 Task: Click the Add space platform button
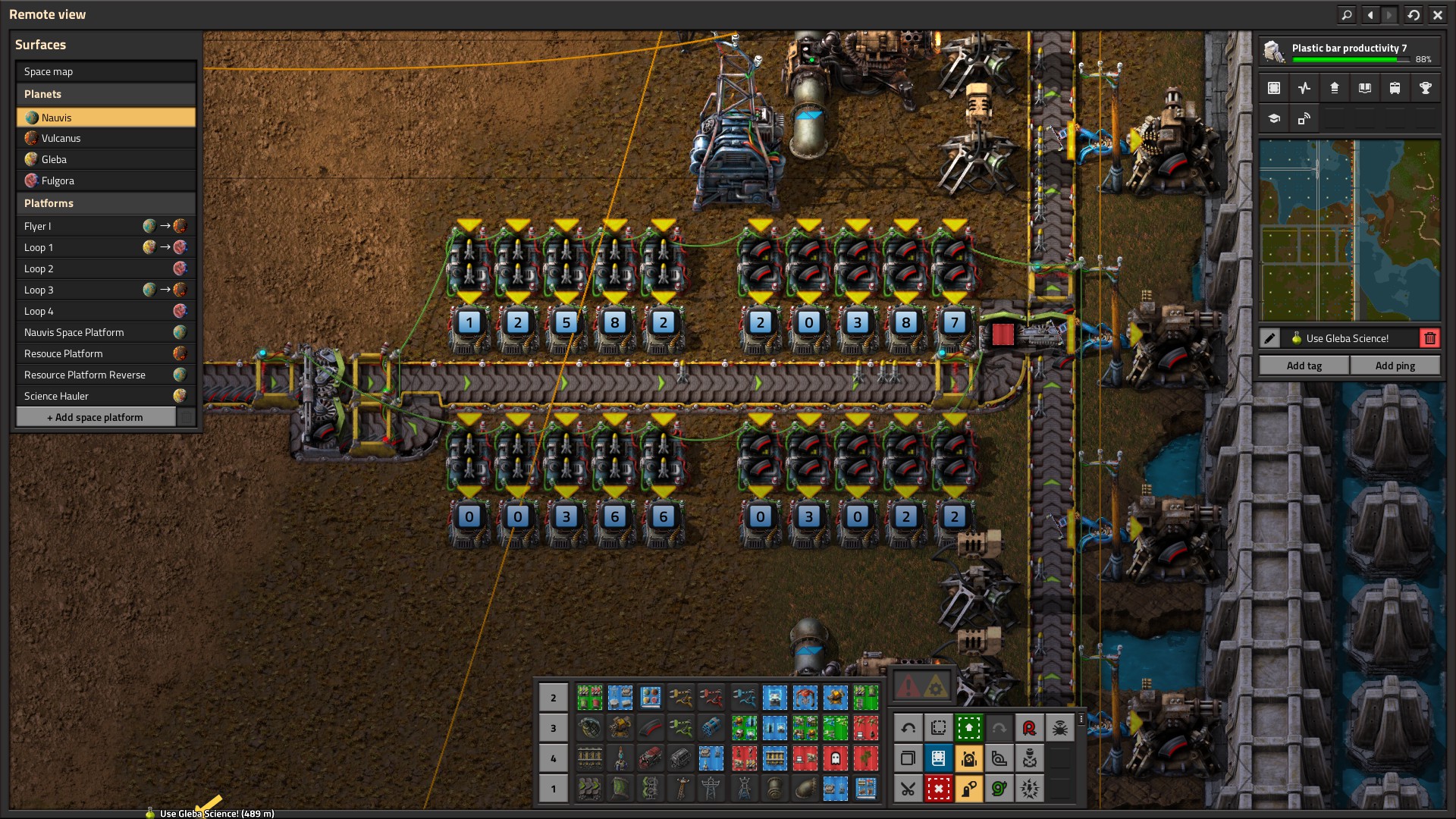[96, 417]
